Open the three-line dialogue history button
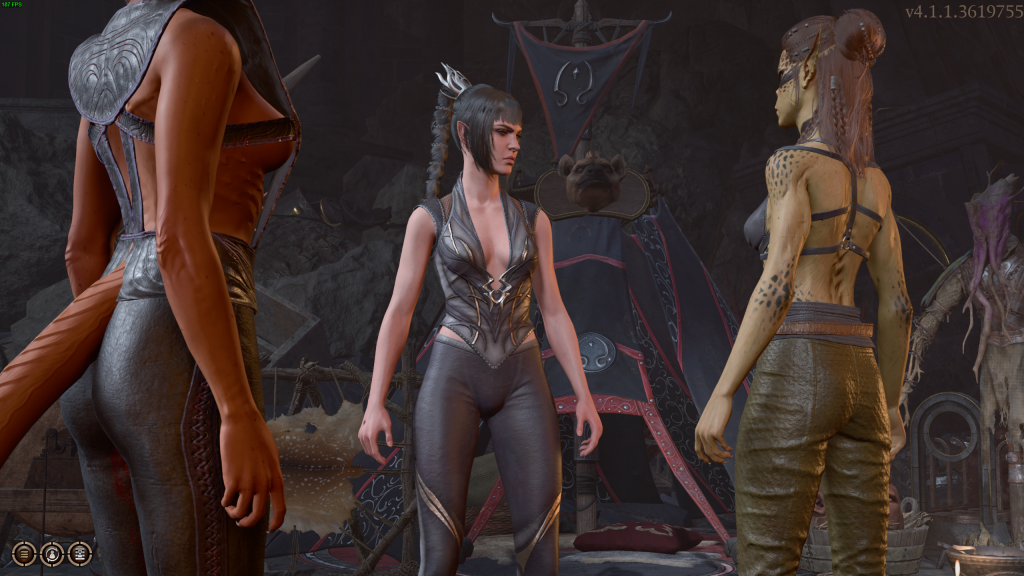The height and width of the screenshot is (576, 1024). click(x=24, y=552)
